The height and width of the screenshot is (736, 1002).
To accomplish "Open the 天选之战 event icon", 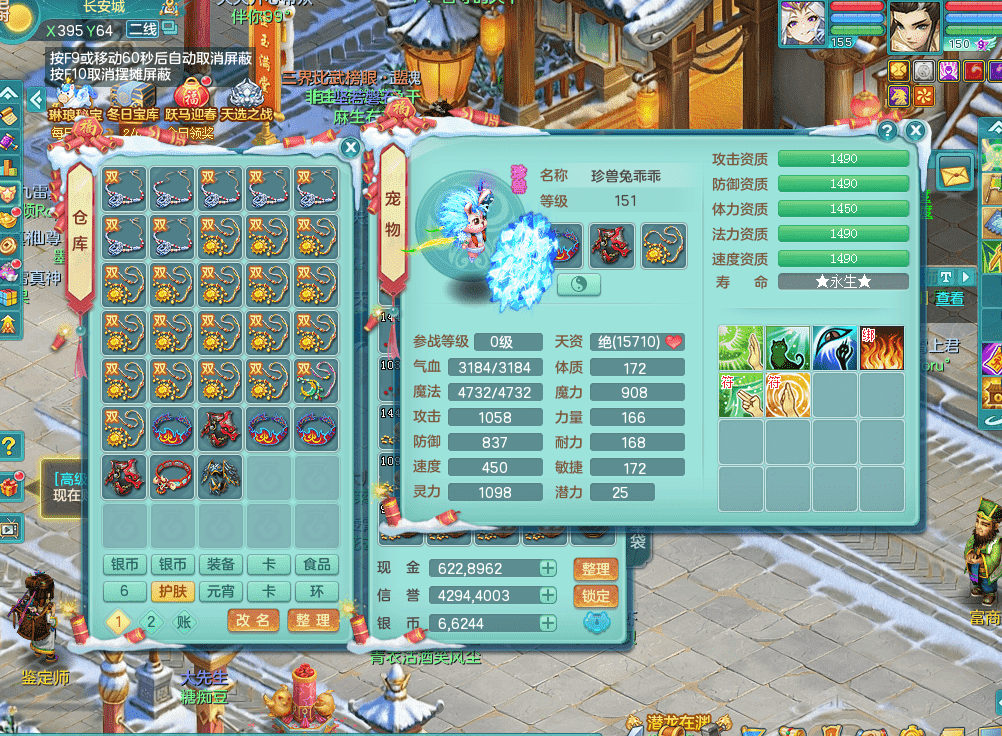I will pyautogui.click(x=246, y=100).
